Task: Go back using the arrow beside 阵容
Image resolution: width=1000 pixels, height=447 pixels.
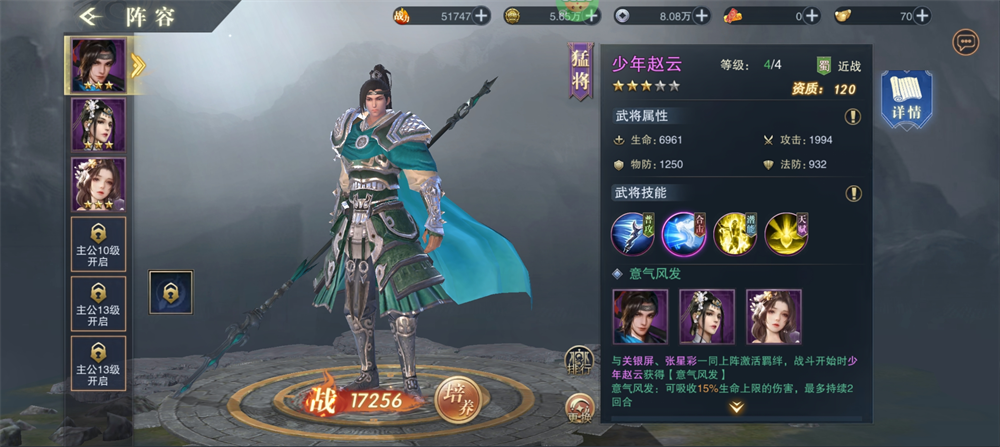Action: click(94, 16)
